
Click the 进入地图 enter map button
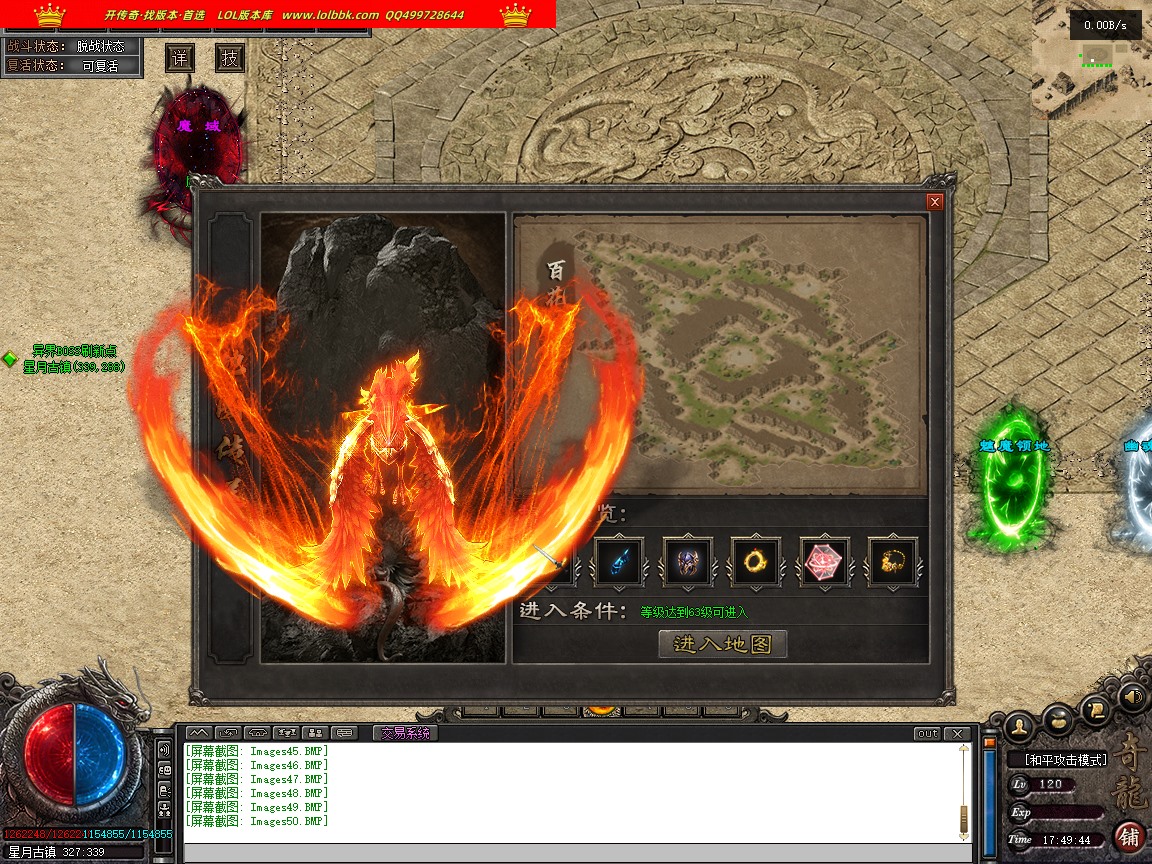(723, 644)
